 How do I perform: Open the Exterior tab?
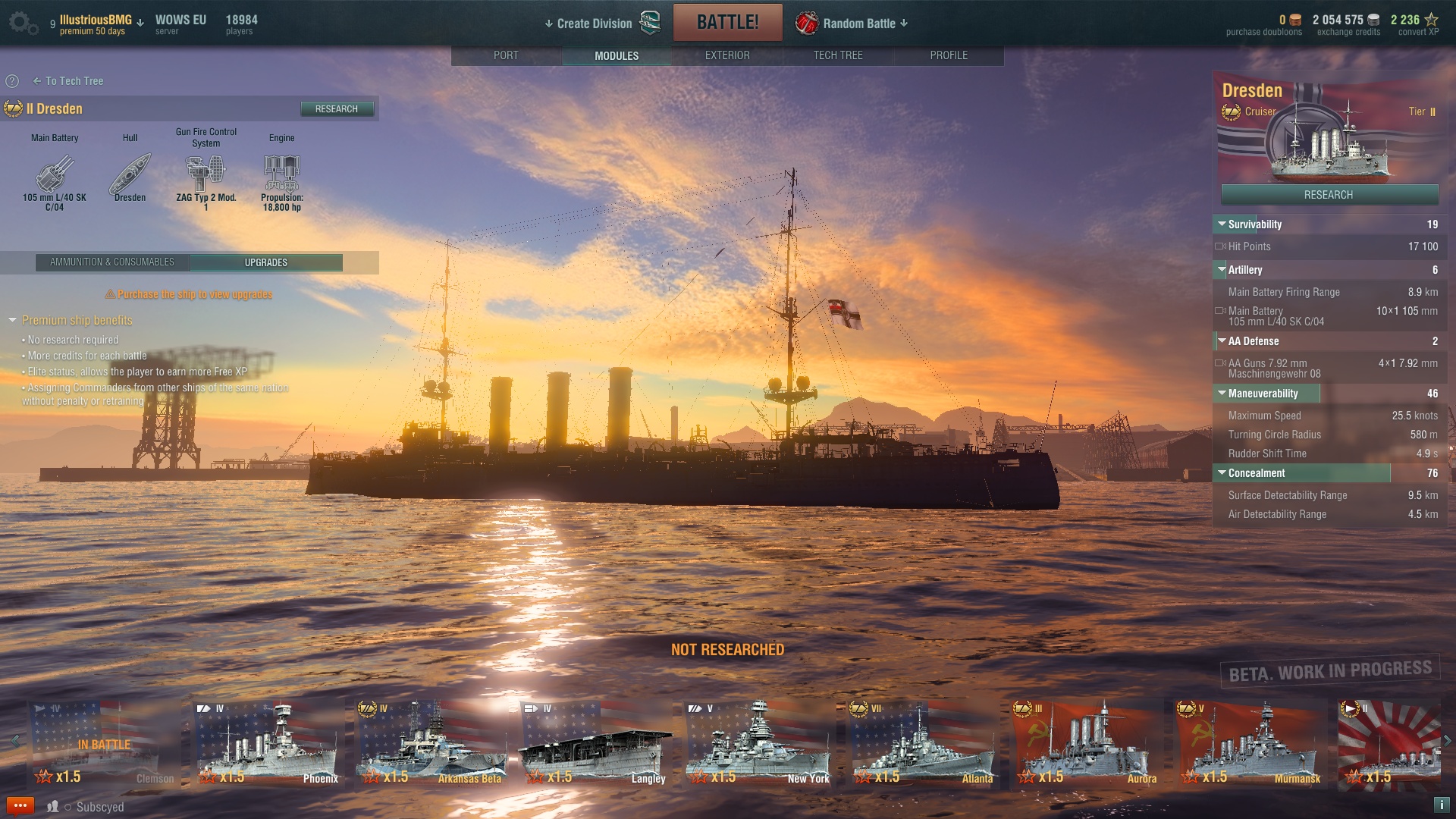726,55
